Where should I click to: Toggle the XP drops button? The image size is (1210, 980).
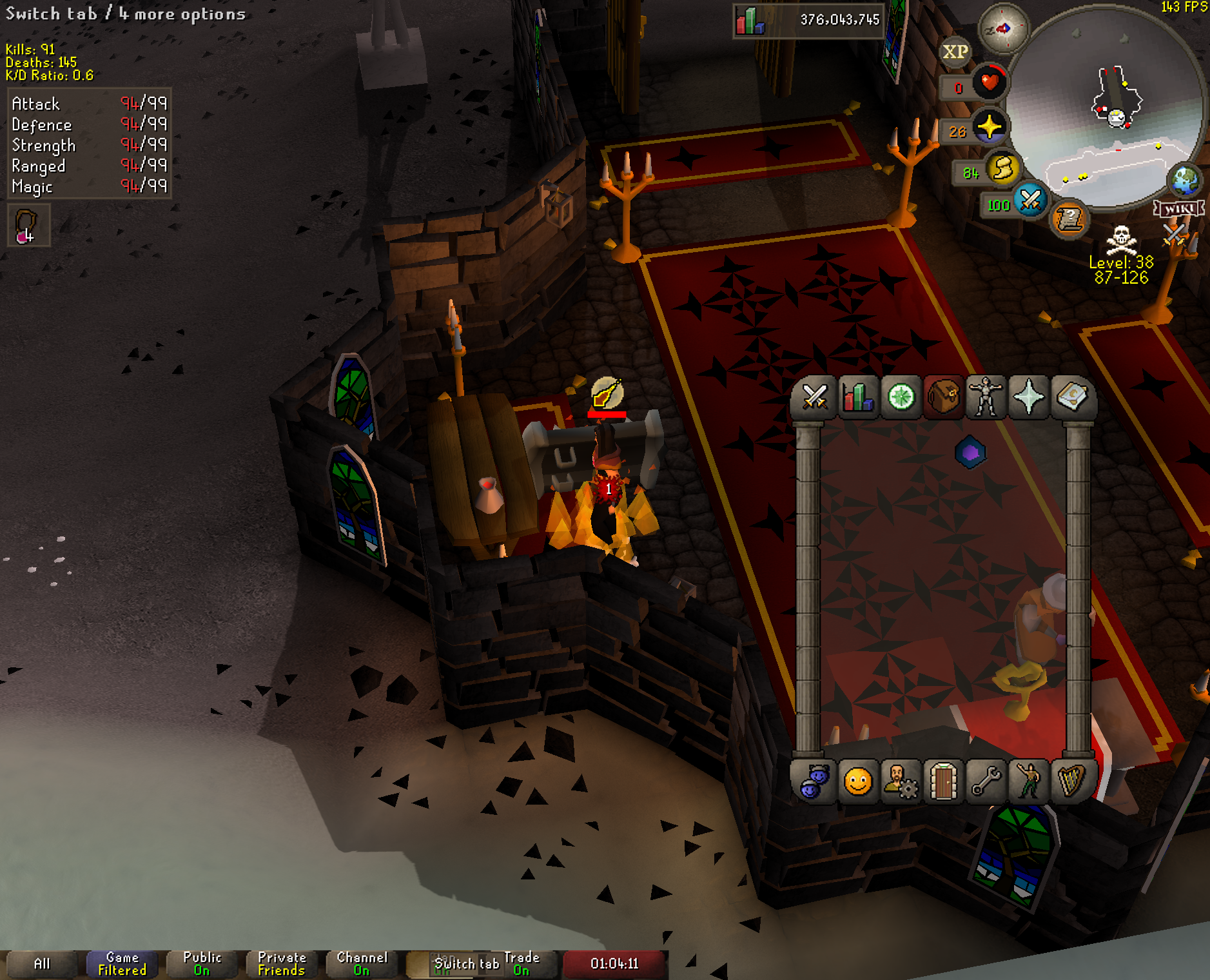coord(955,52)
